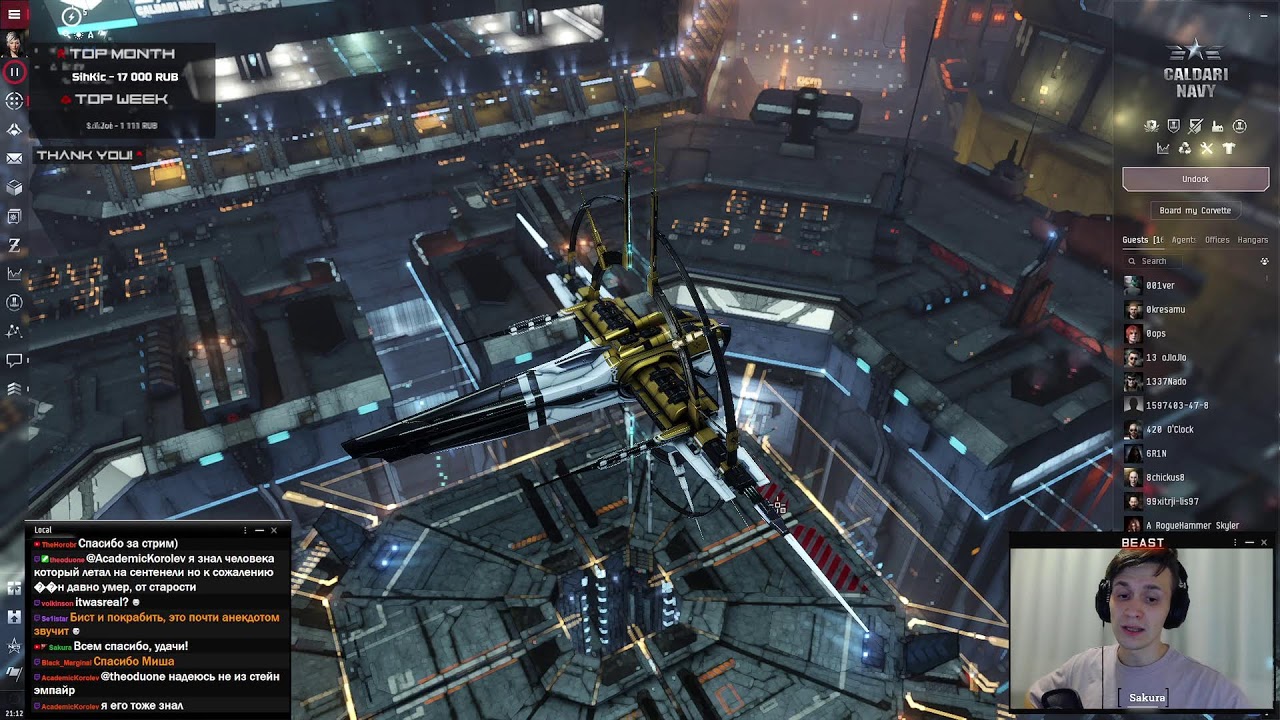This screenshot has height=720, width=1280.
Task: Open the reprocessing (recycle) station service
Action: (1185, 149)
